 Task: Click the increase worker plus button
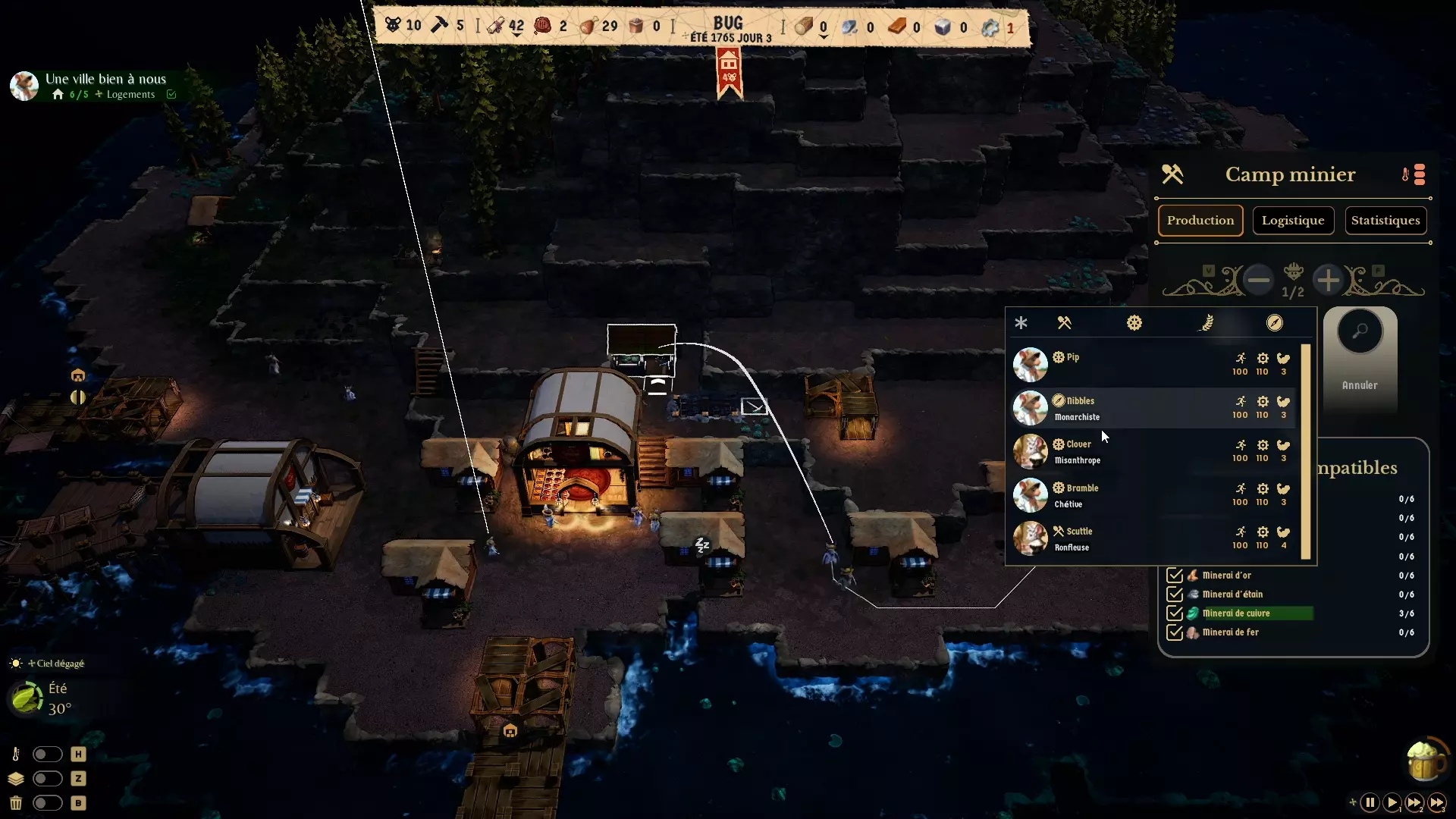point(1329,279)
